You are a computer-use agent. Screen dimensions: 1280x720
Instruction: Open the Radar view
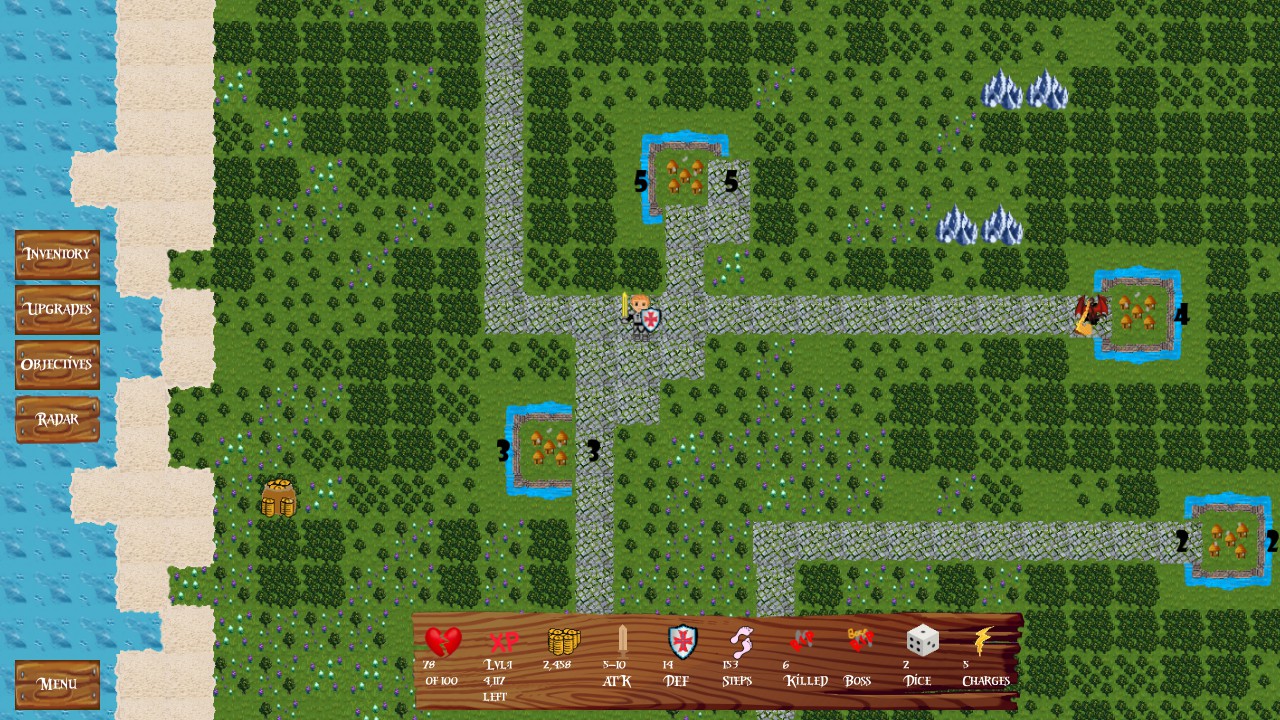pyautogui.click(x=56, y=419)
